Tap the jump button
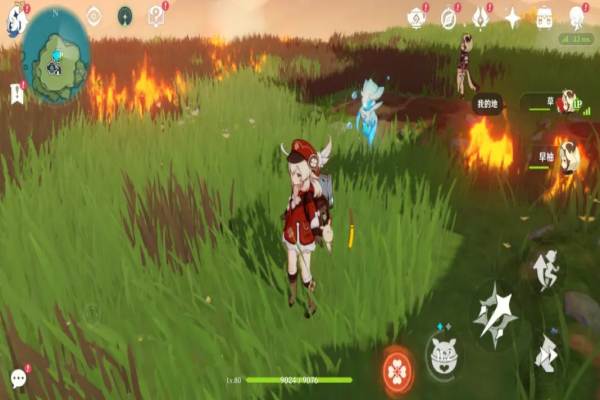The image size is (600, 400). (545, 268)
